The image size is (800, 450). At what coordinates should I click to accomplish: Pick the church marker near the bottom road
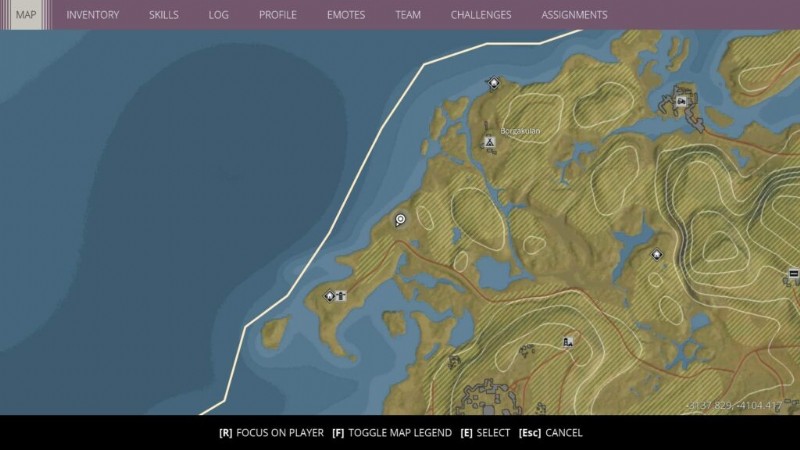point(568,342)
